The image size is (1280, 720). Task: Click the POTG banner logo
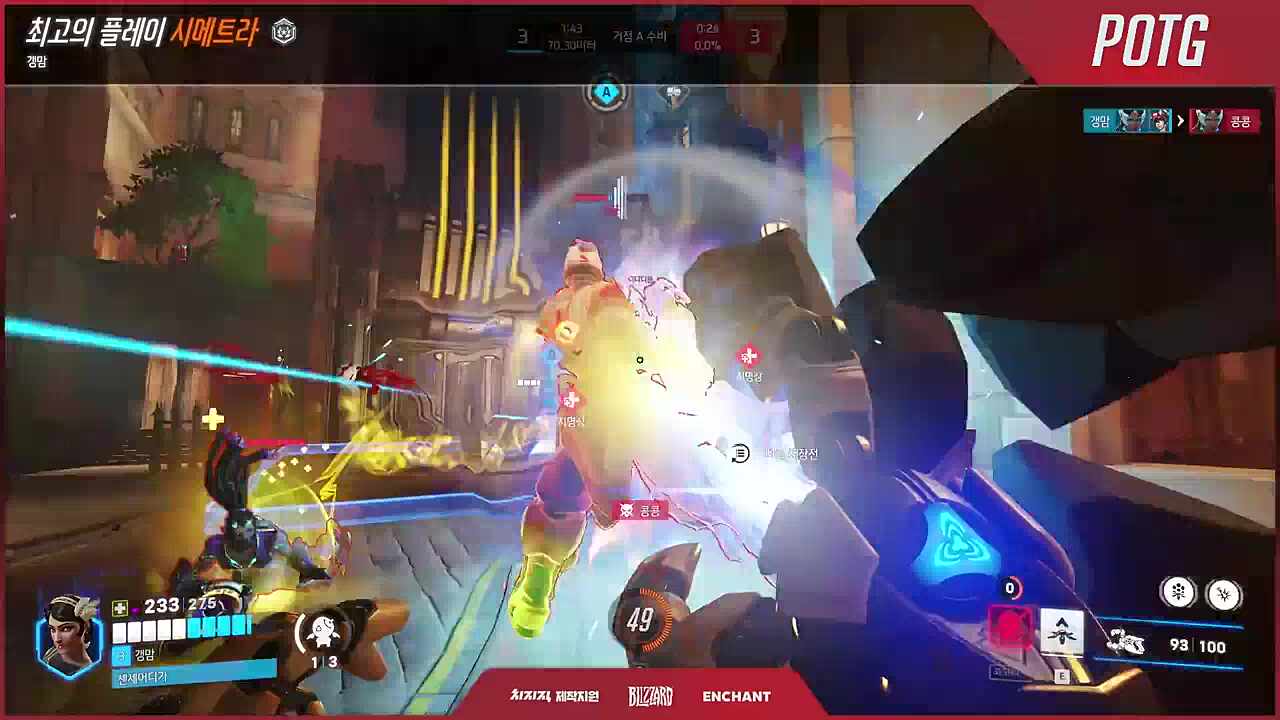click(1150, 42)
